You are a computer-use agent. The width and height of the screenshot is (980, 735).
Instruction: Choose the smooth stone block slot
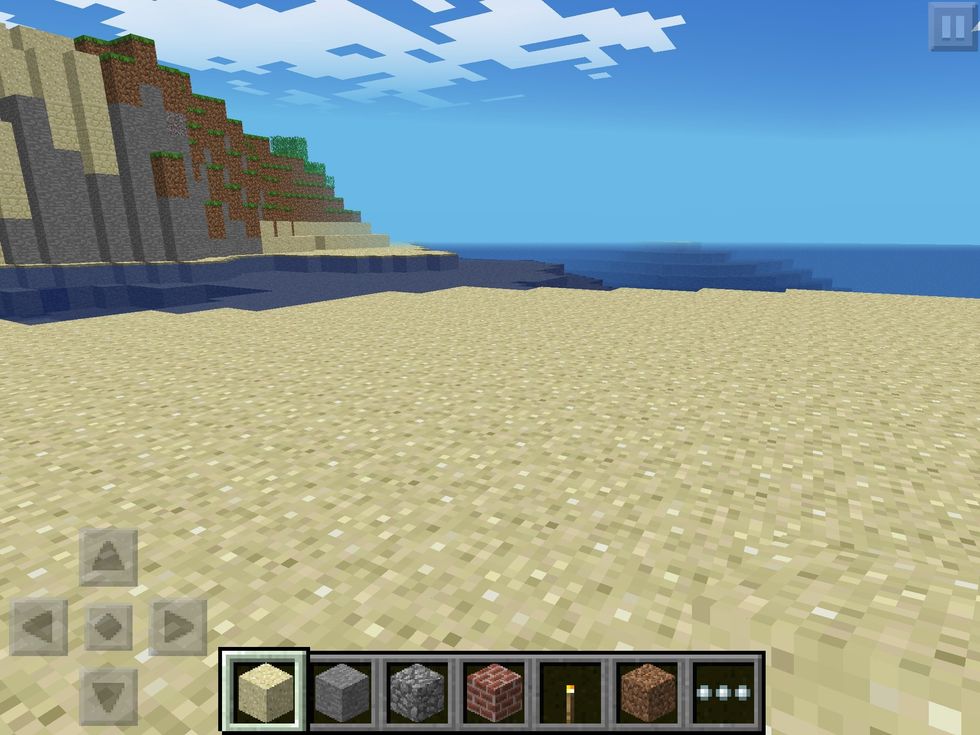pos(341,691)
